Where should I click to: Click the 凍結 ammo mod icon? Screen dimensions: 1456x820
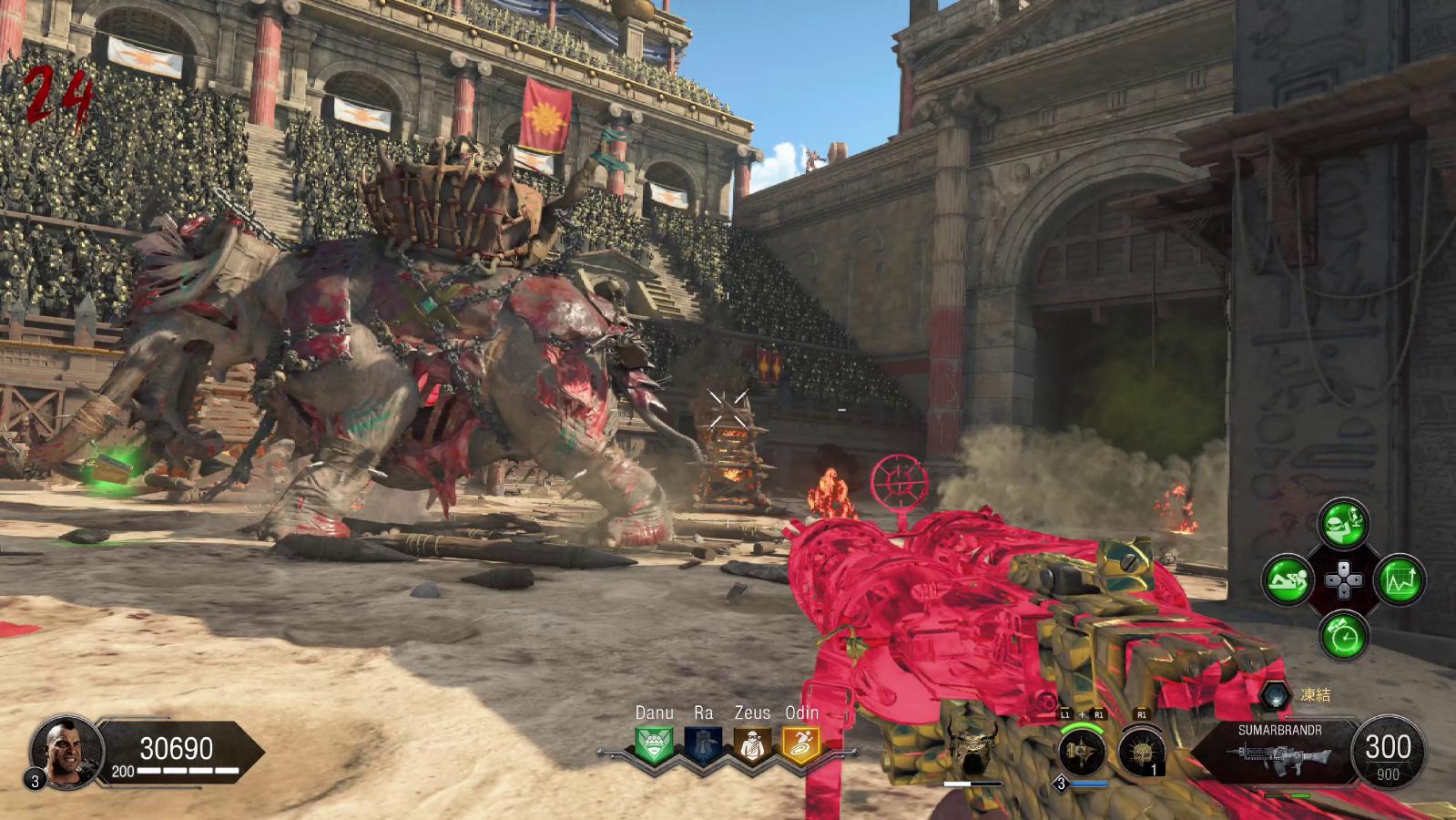pos(1276,695)
